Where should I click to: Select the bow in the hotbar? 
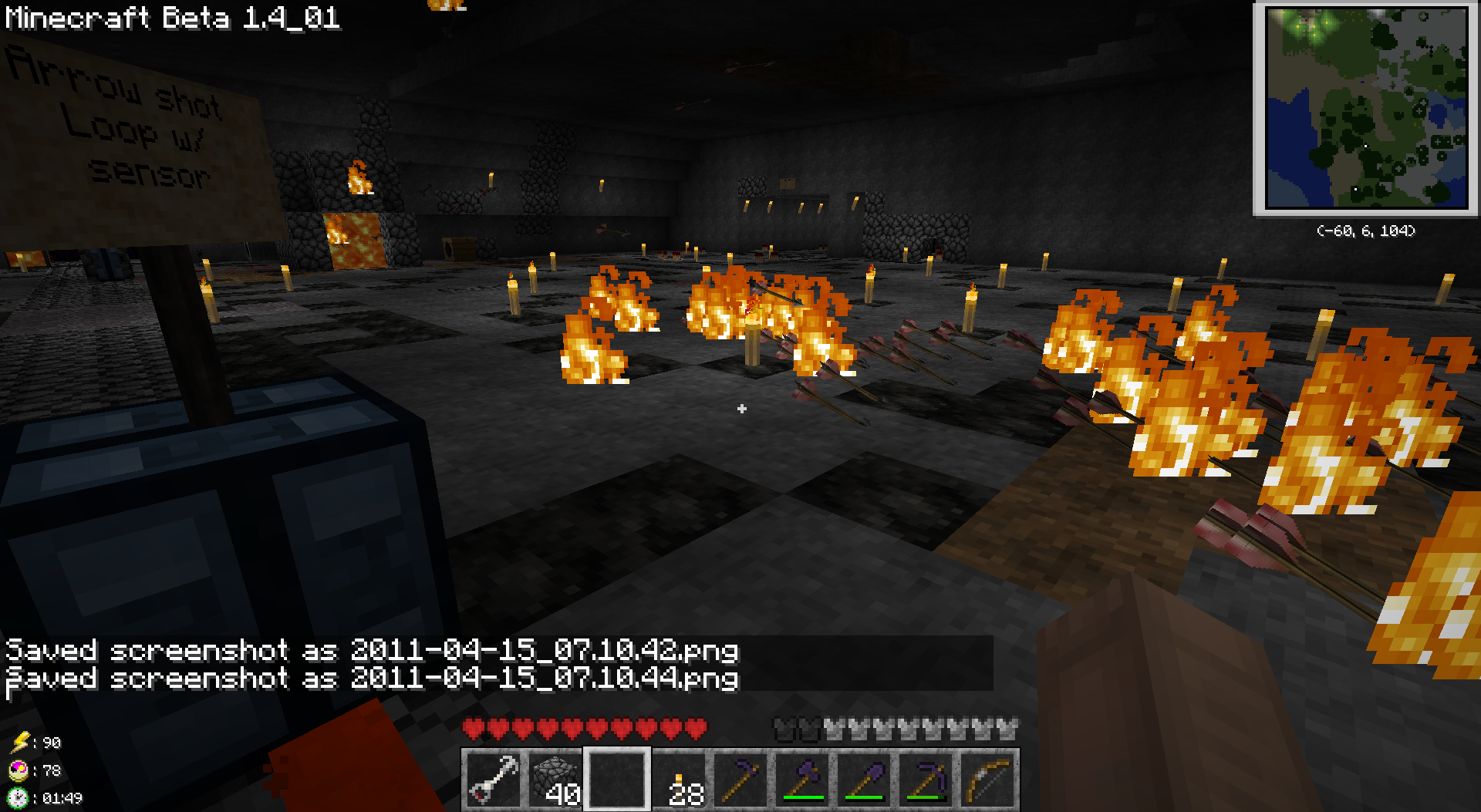[987, 780]
